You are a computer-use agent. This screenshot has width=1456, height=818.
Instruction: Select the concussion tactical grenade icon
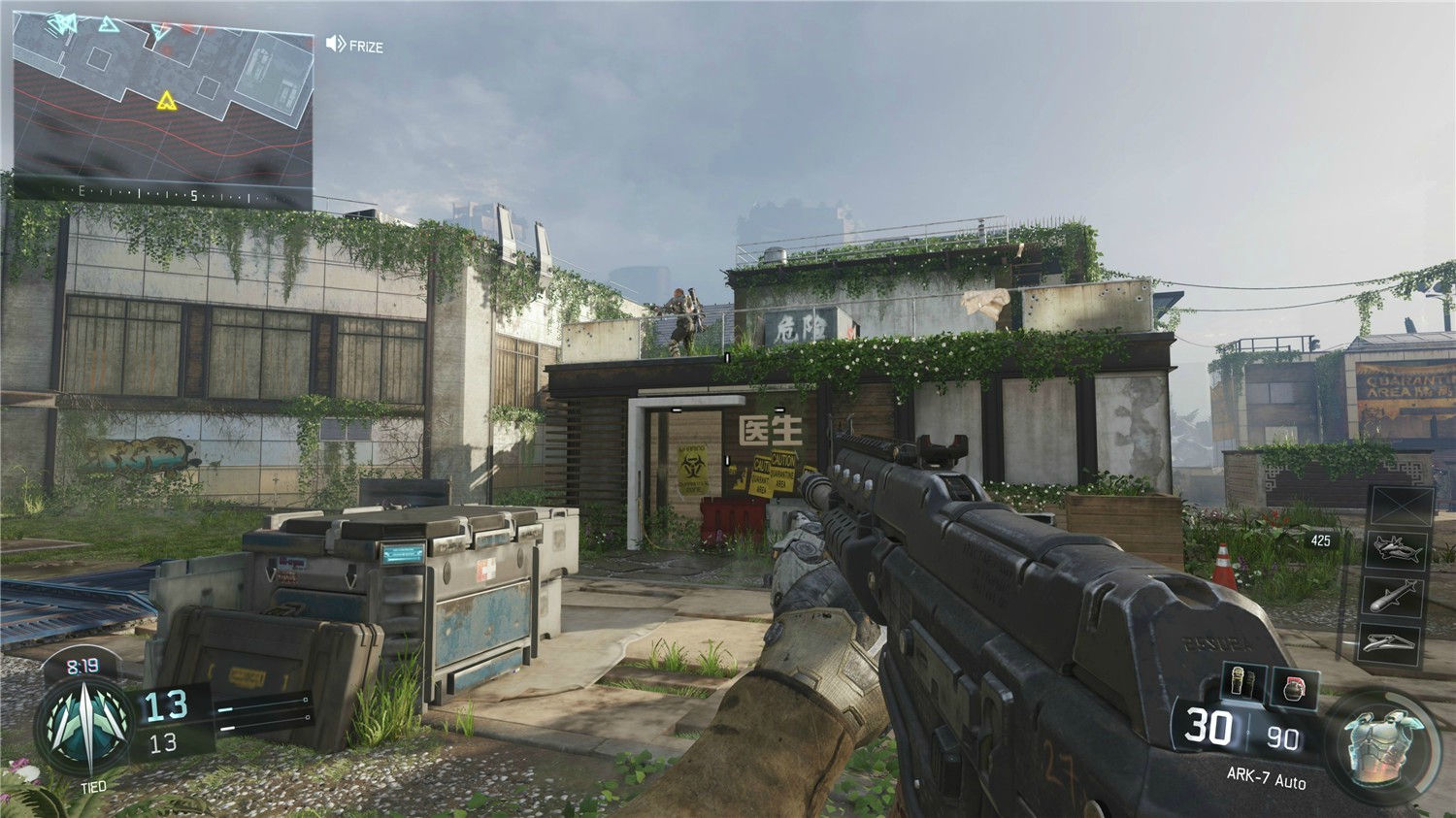click(x=1239, y=680)
